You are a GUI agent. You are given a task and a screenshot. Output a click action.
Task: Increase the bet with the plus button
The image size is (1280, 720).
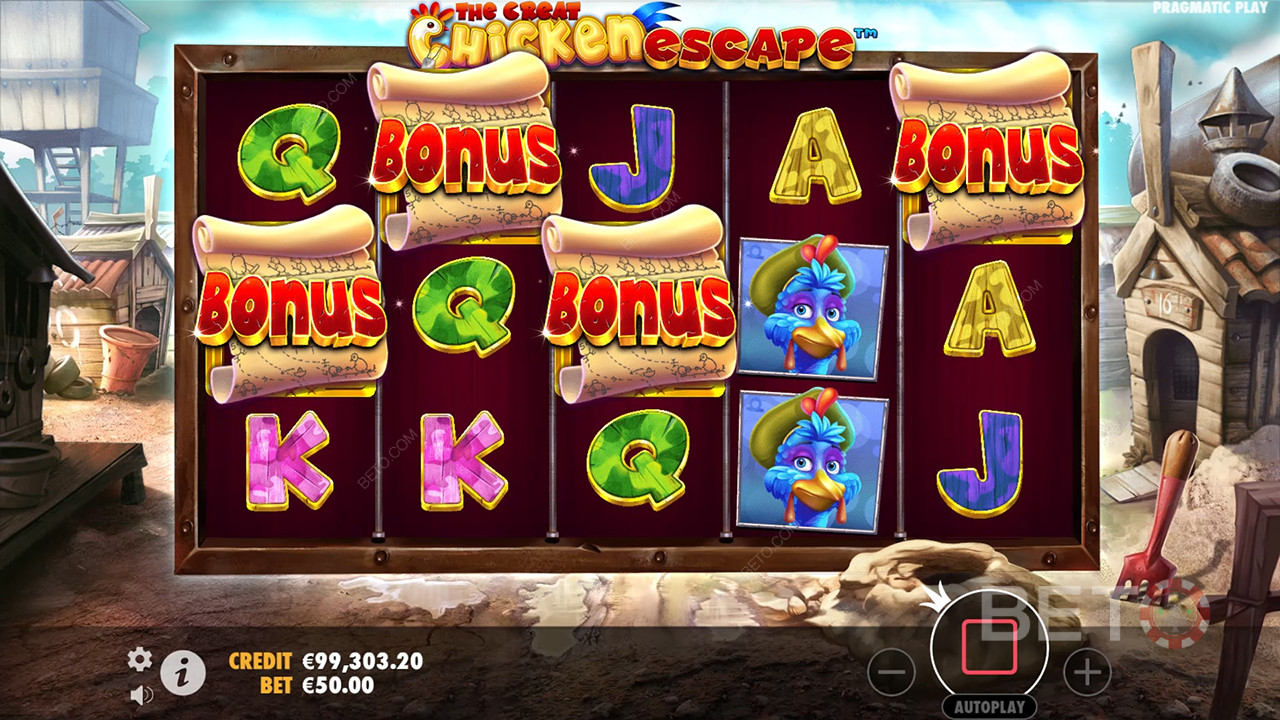point(1086,672)
